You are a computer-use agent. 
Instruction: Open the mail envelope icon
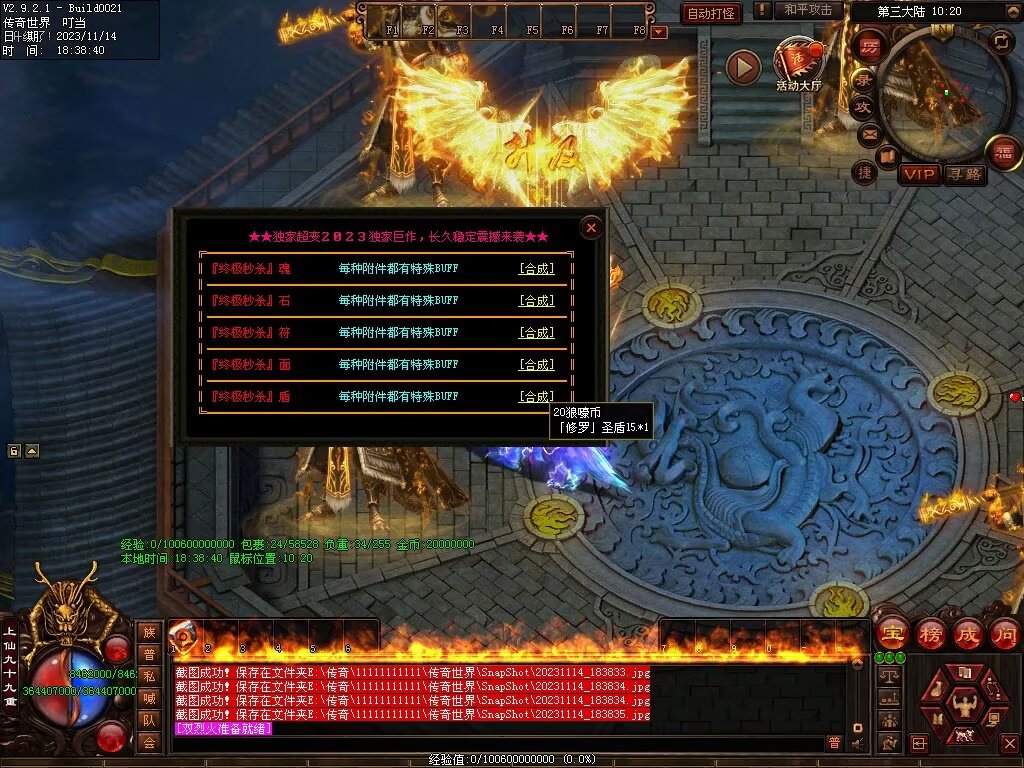click(x=869, y=133)
